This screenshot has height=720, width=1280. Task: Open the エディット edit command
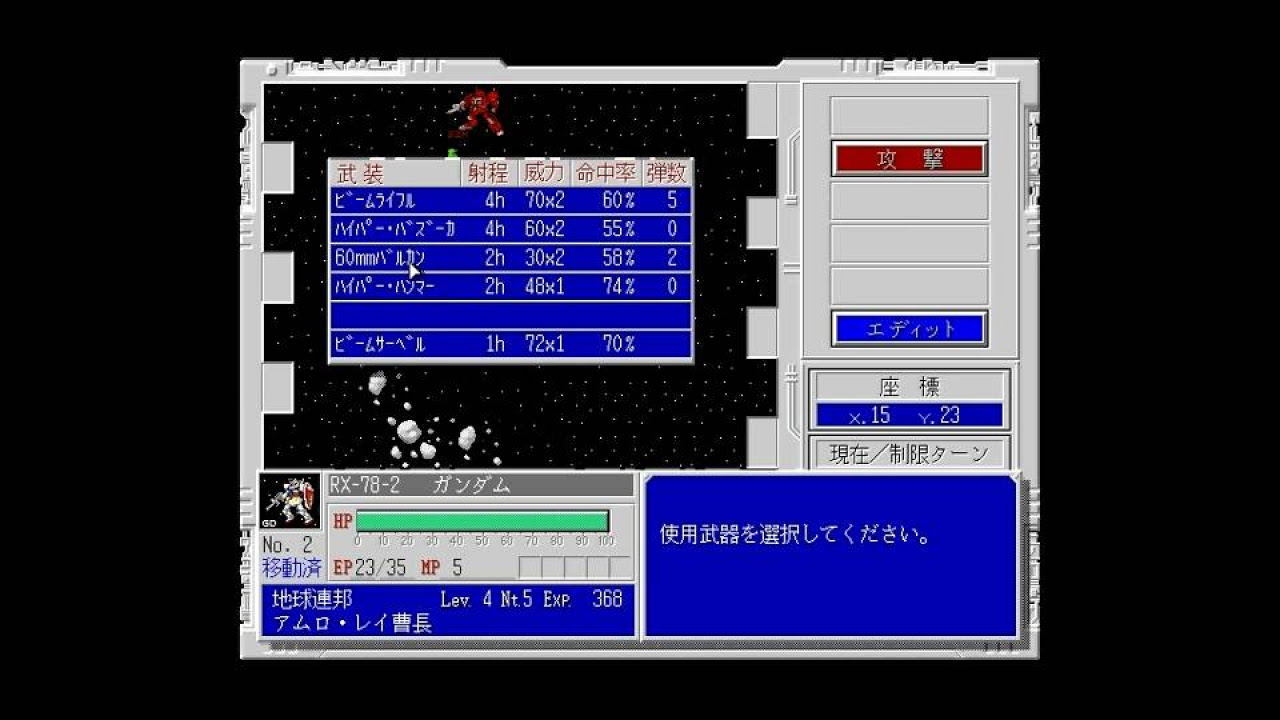908,327
